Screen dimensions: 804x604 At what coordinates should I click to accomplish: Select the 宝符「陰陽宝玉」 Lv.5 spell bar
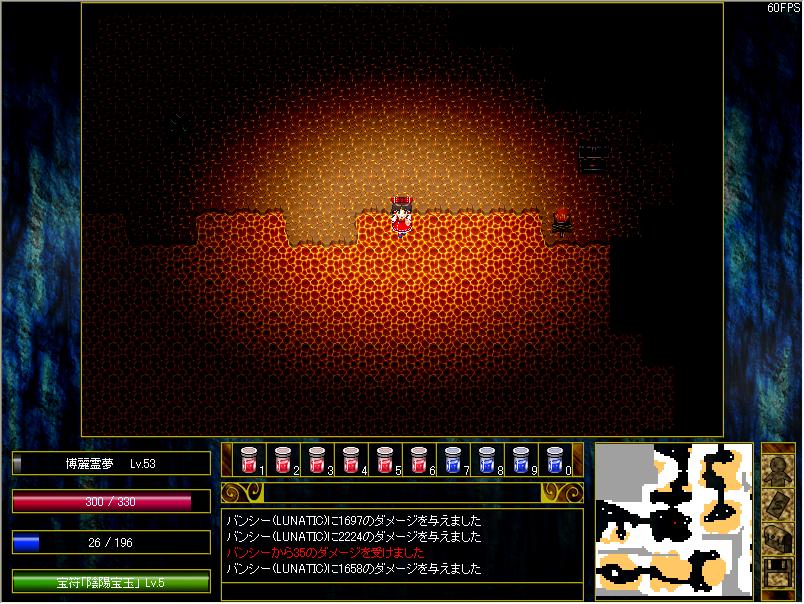[x=111, y=582]
